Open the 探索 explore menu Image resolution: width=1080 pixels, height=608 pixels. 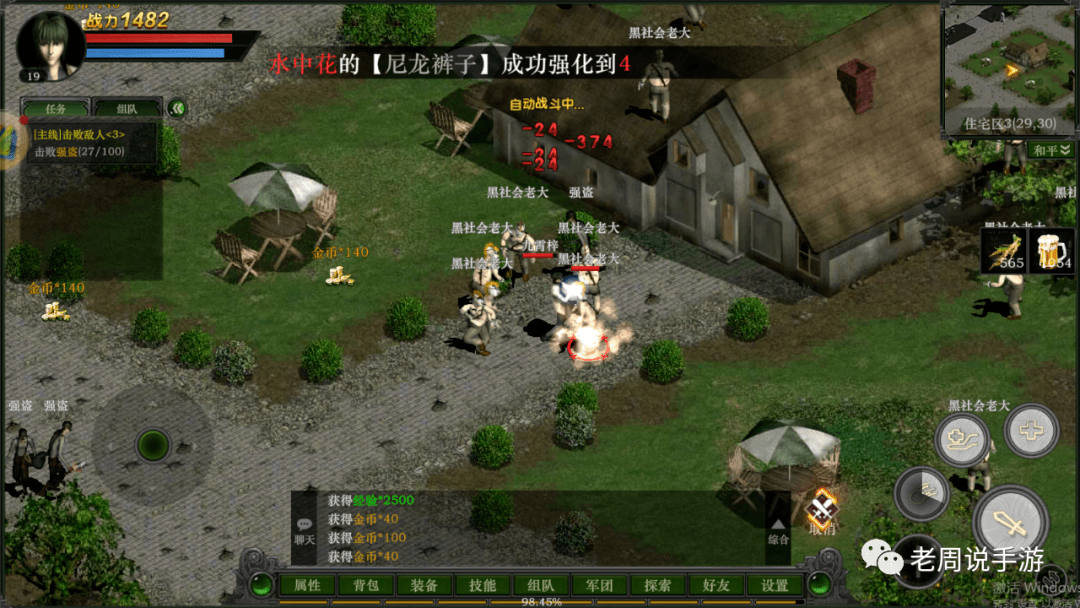pyautogui.click(x=658, y=585)
